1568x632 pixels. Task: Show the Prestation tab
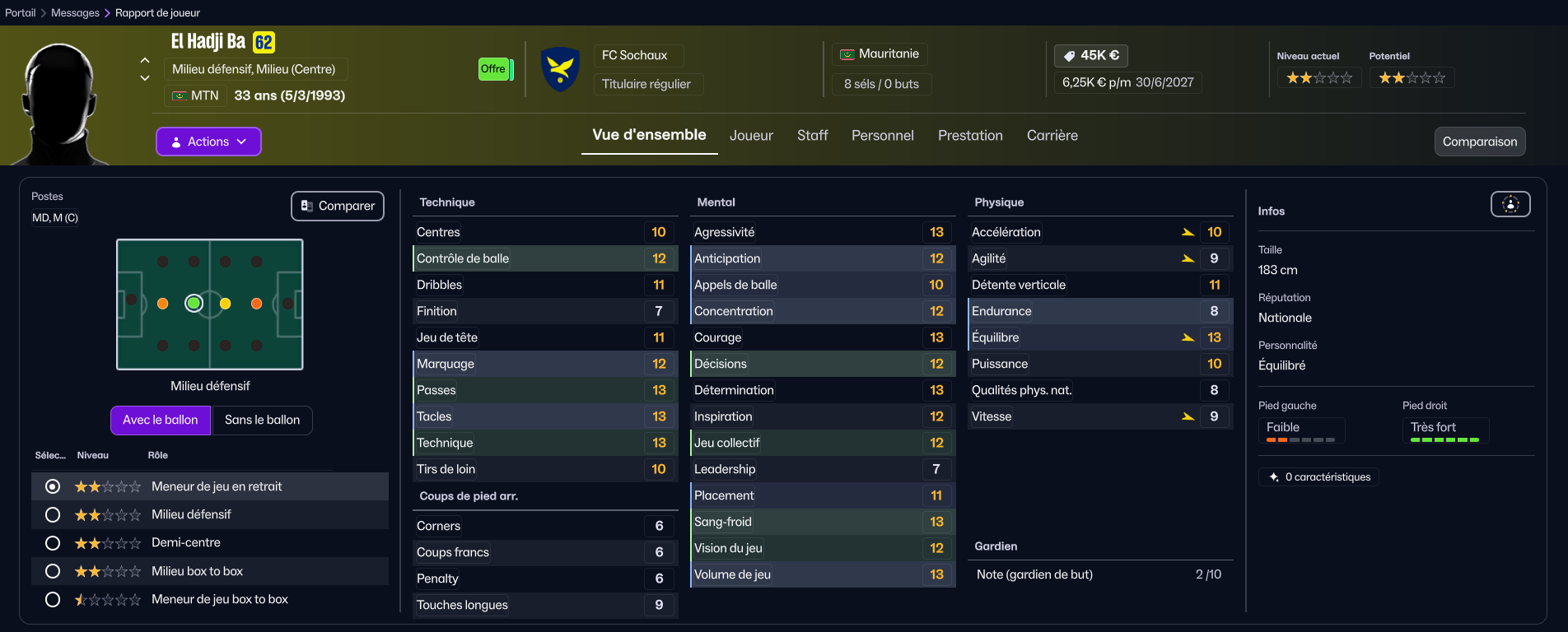[x=970, y=136]
